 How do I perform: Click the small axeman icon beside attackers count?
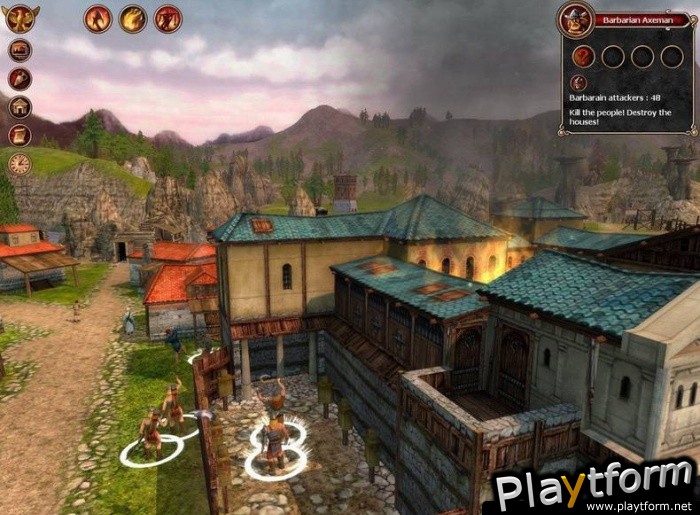[x=579, y=83]
